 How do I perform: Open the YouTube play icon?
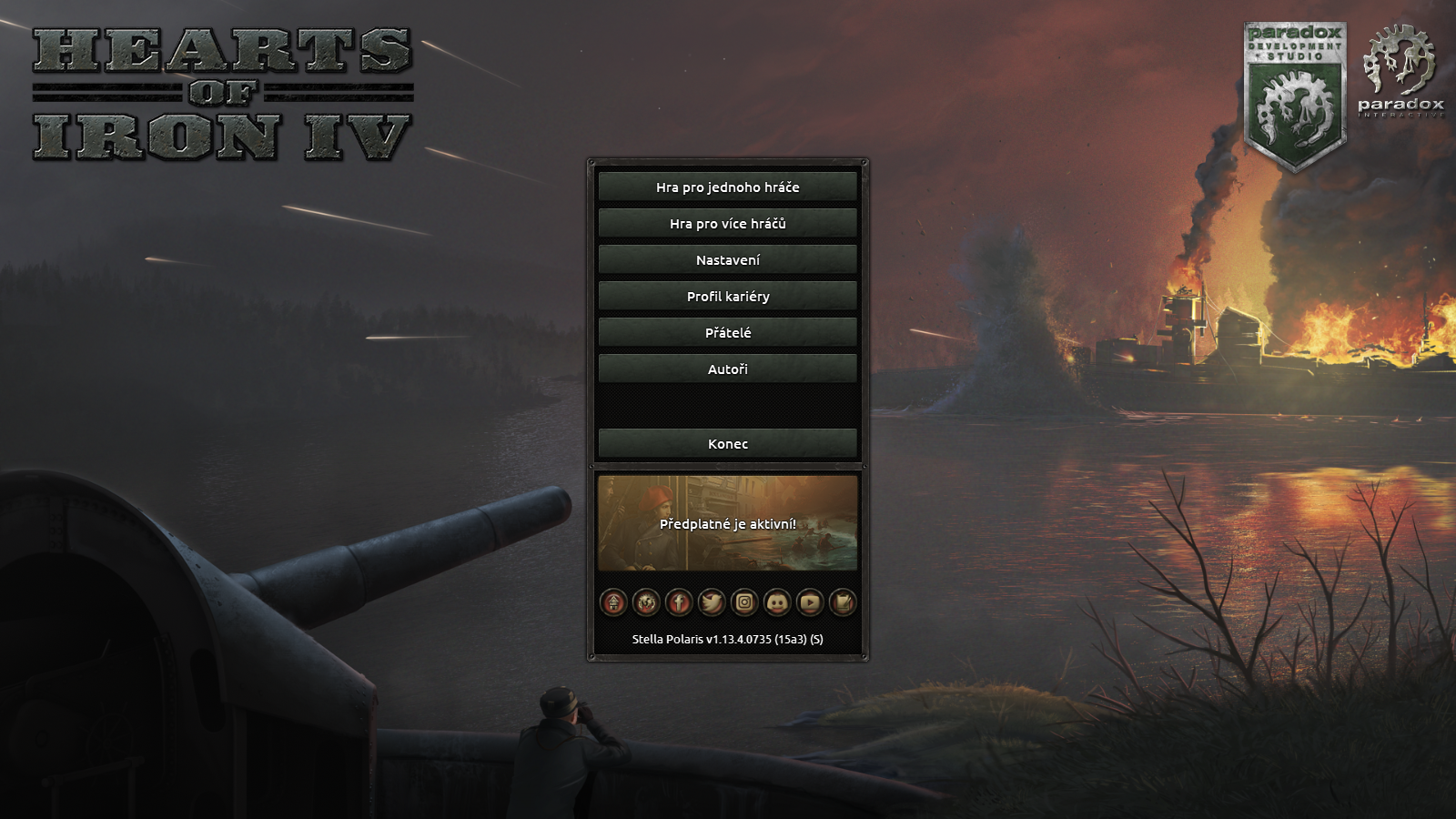point(810,602)
